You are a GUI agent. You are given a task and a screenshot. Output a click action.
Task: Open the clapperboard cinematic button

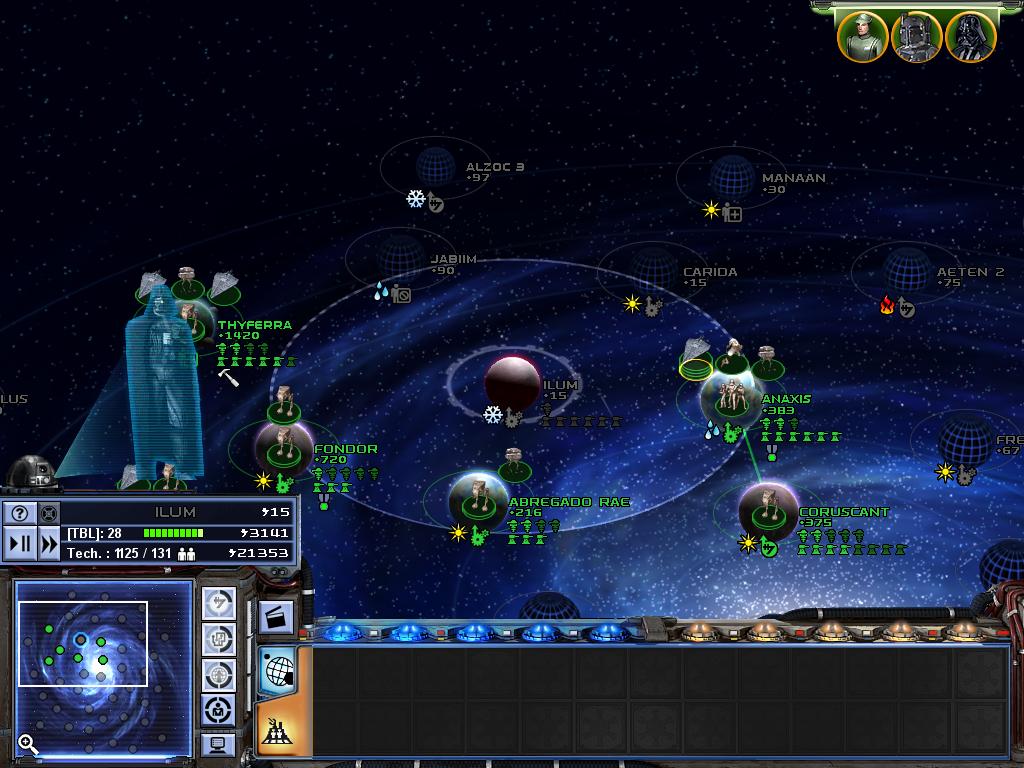[276, 617]
